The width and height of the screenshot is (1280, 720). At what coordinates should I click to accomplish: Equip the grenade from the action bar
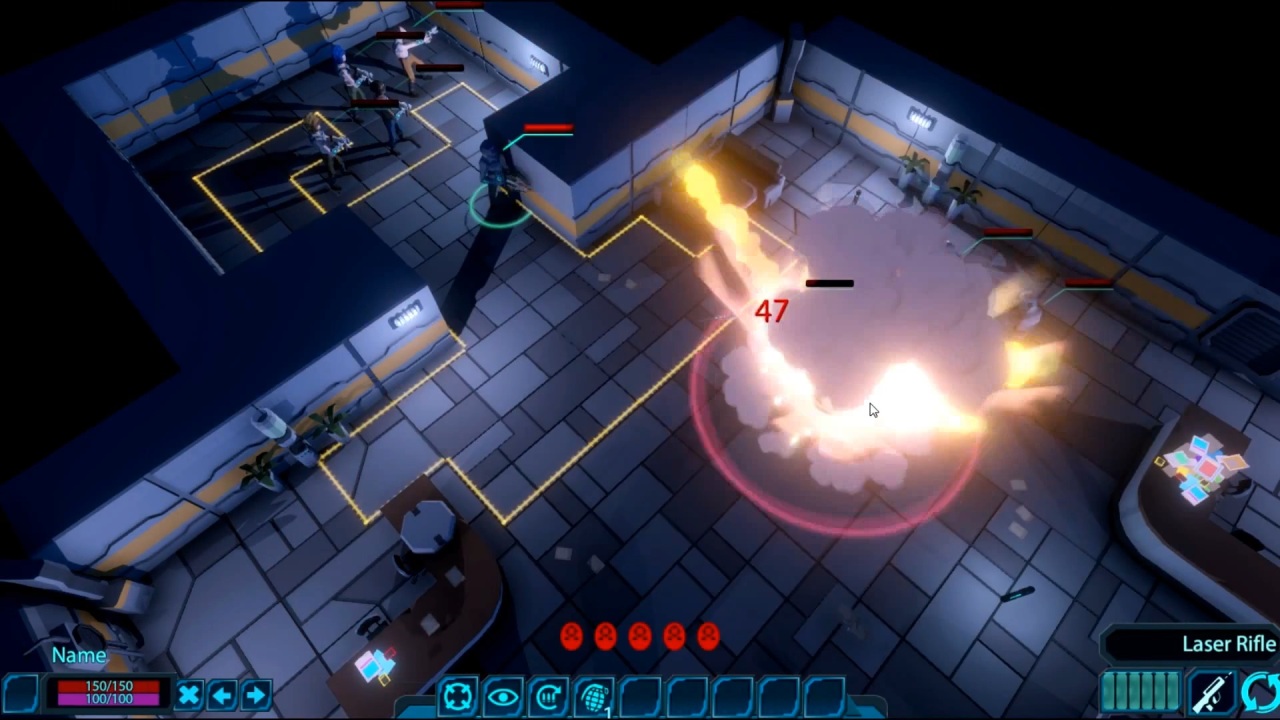click(x=594, y=696)
